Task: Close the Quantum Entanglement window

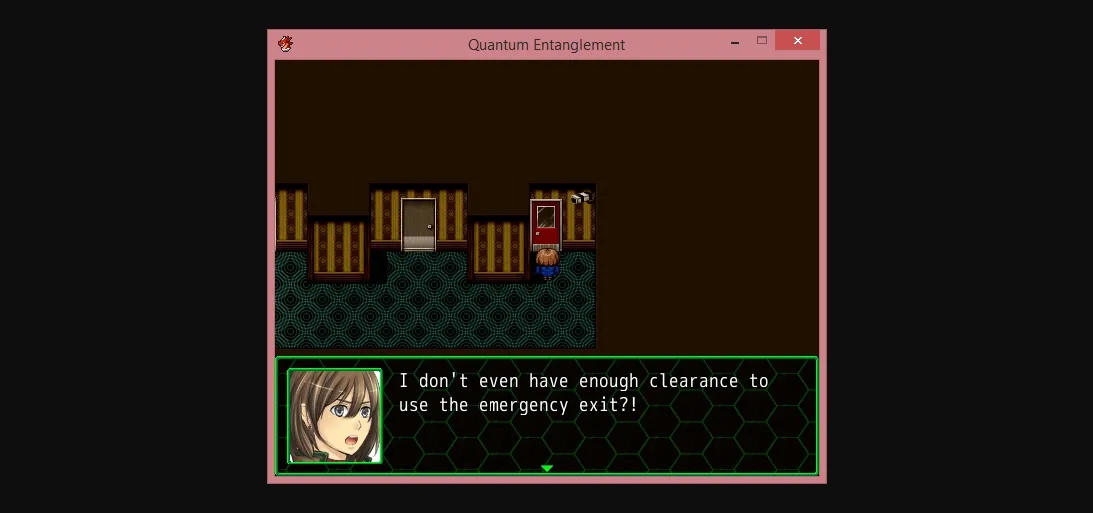Action: click(797, 41)
